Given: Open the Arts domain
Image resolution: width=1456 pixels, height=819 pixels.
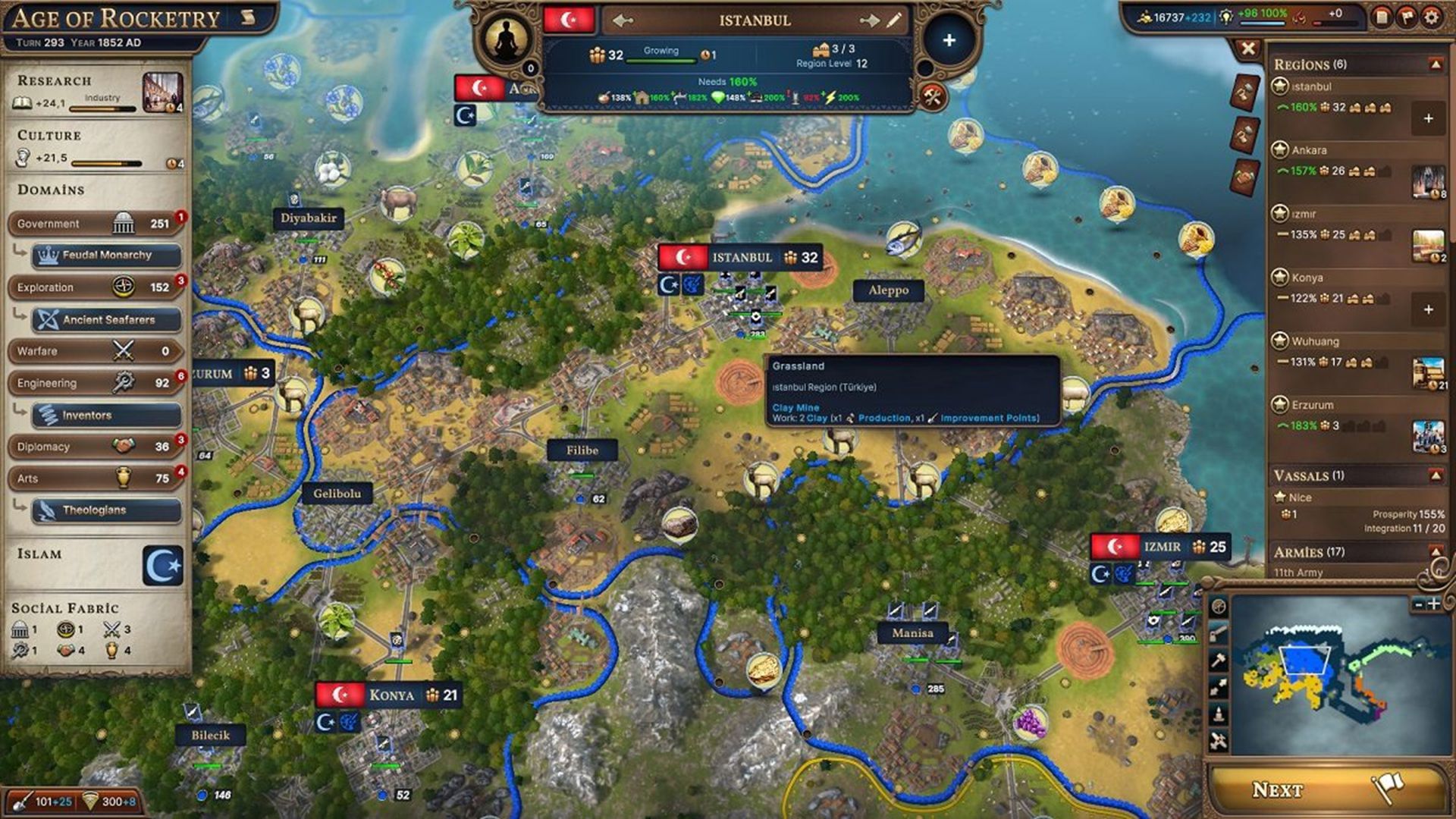Looking at the screenshot, I should pos(95,479).
